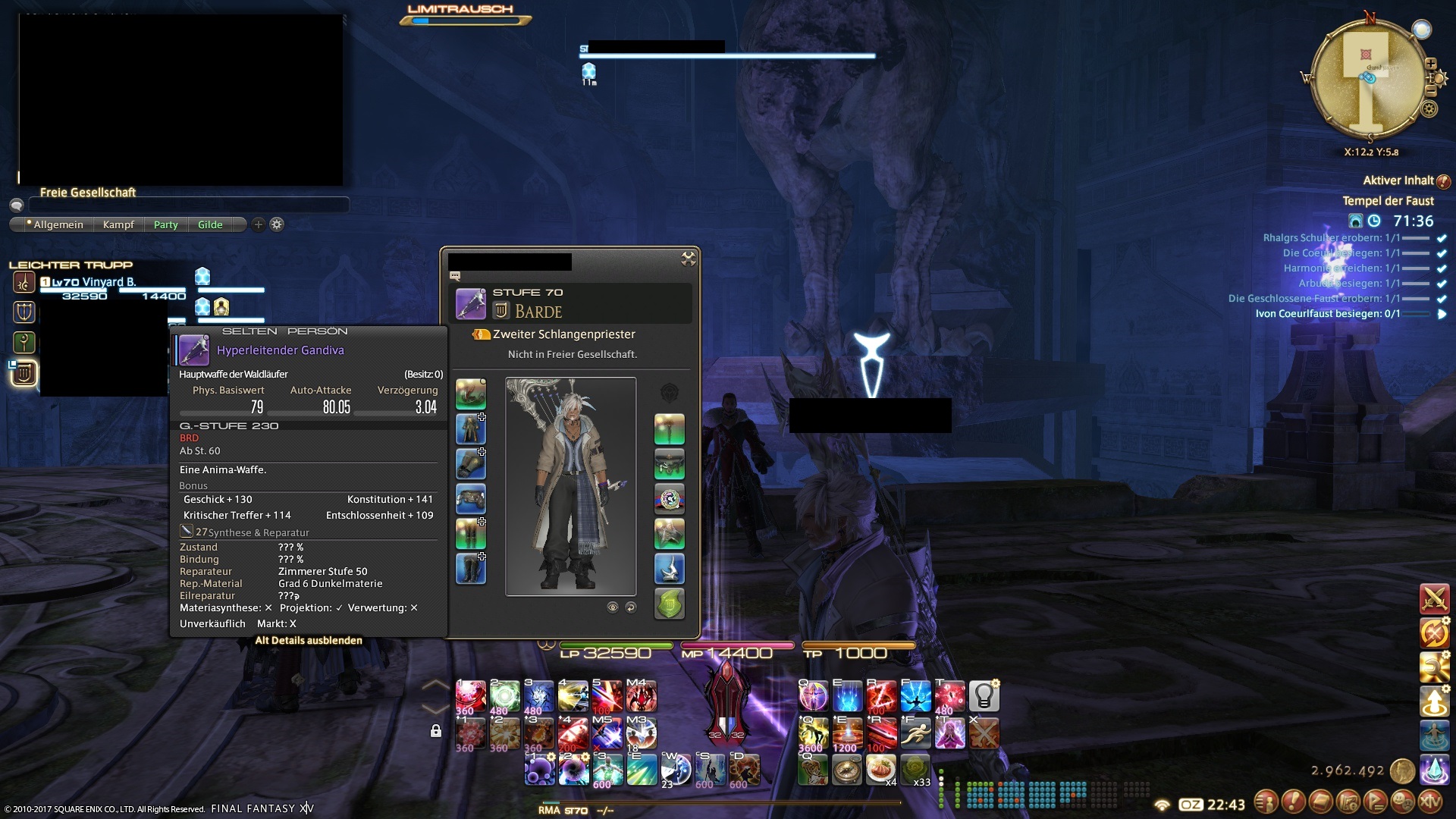The width and height of the screenshot is (1456, 819).
Task: Select the green soul crystal slot
Action: pyautogui.click(x=669, y=604)
